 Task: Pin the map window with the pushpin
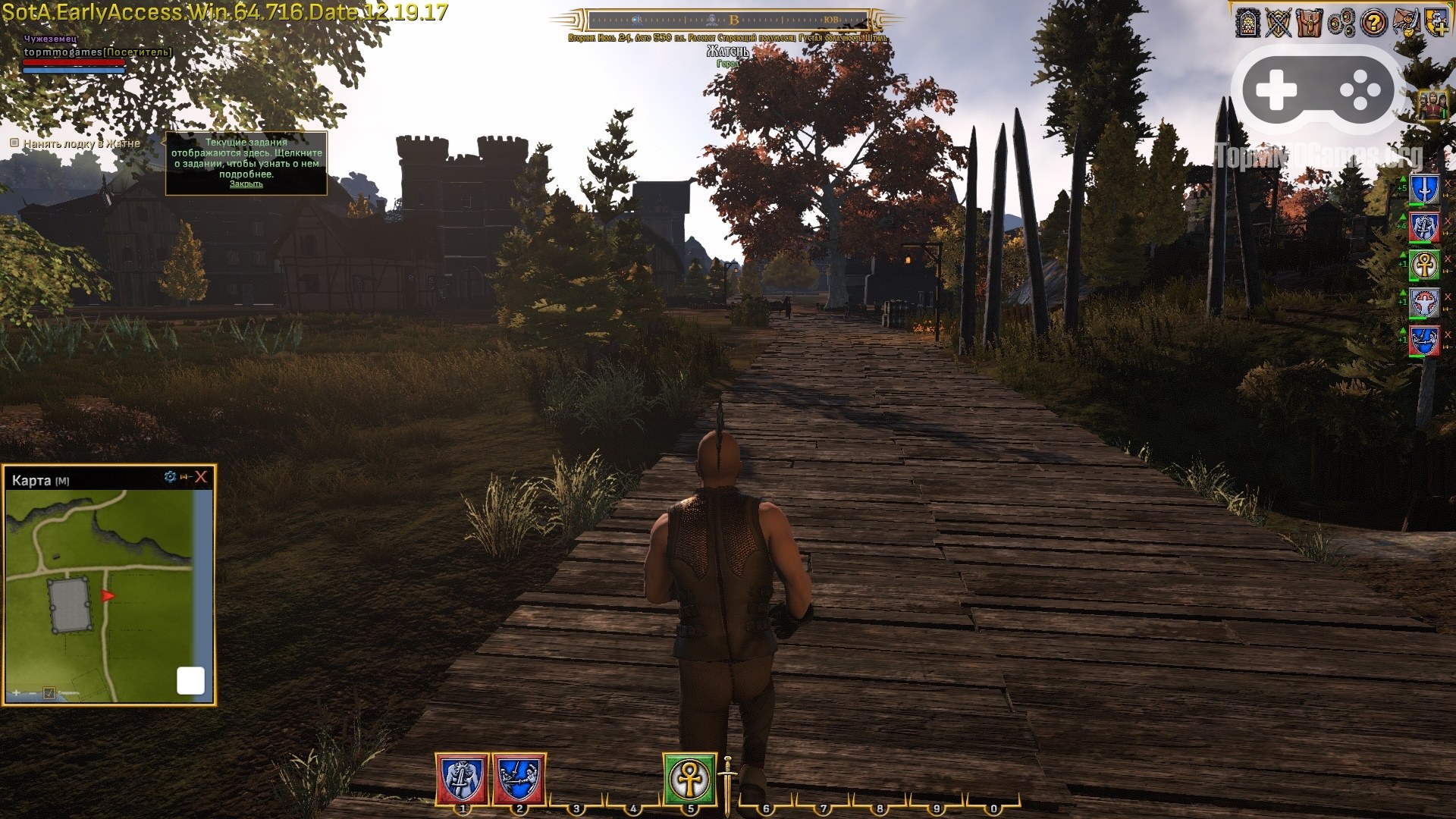185,477
